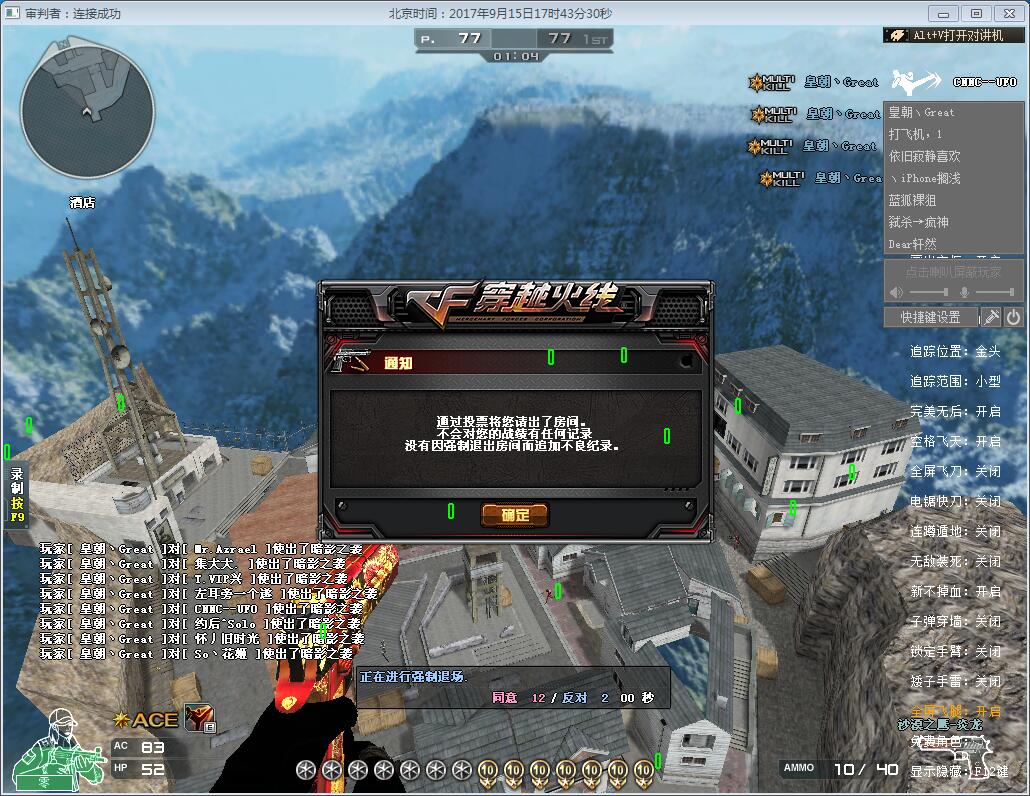Close the game window

(x=1007, y=13)
